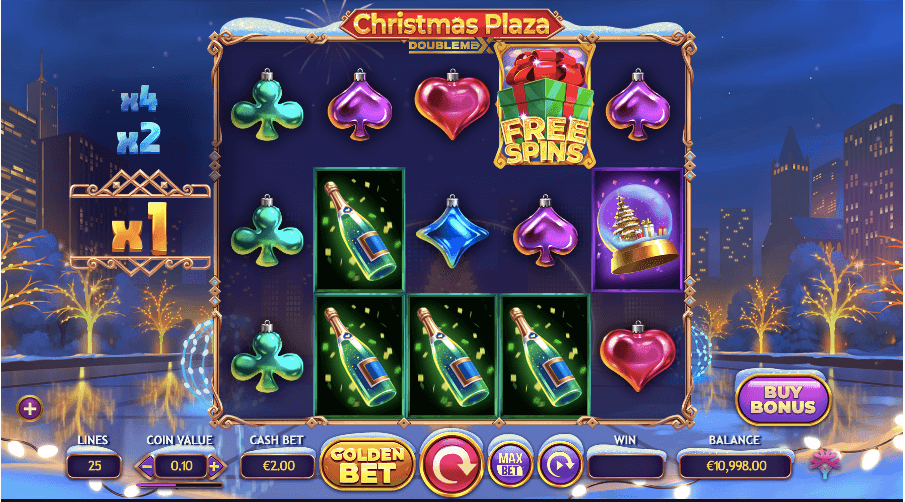Open the purple plus menu button
The image size is (905, 502).
pos(29,408)
